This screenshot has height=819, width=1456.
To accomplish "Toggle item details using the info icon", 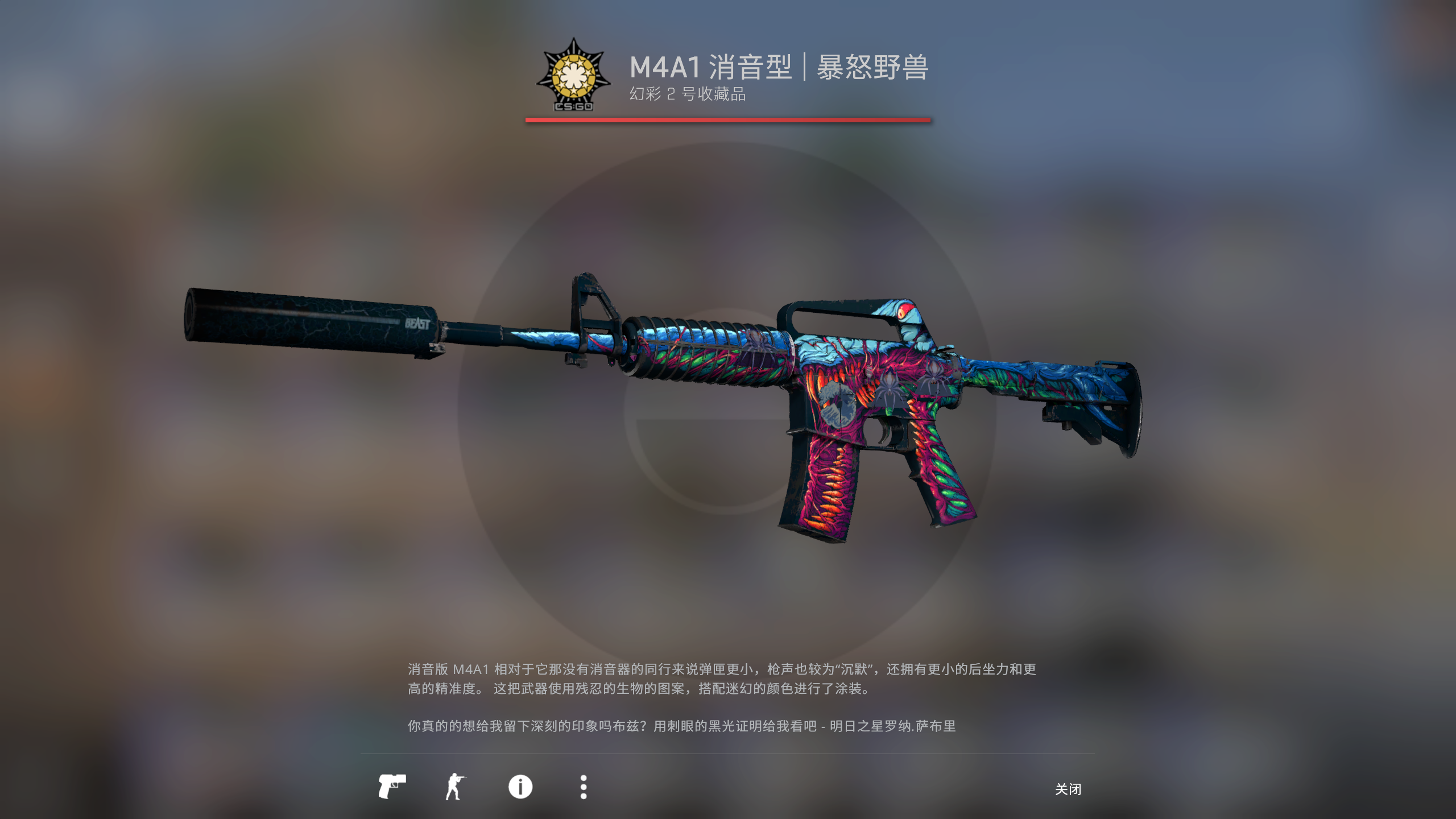I will click(x=520, y=786).
